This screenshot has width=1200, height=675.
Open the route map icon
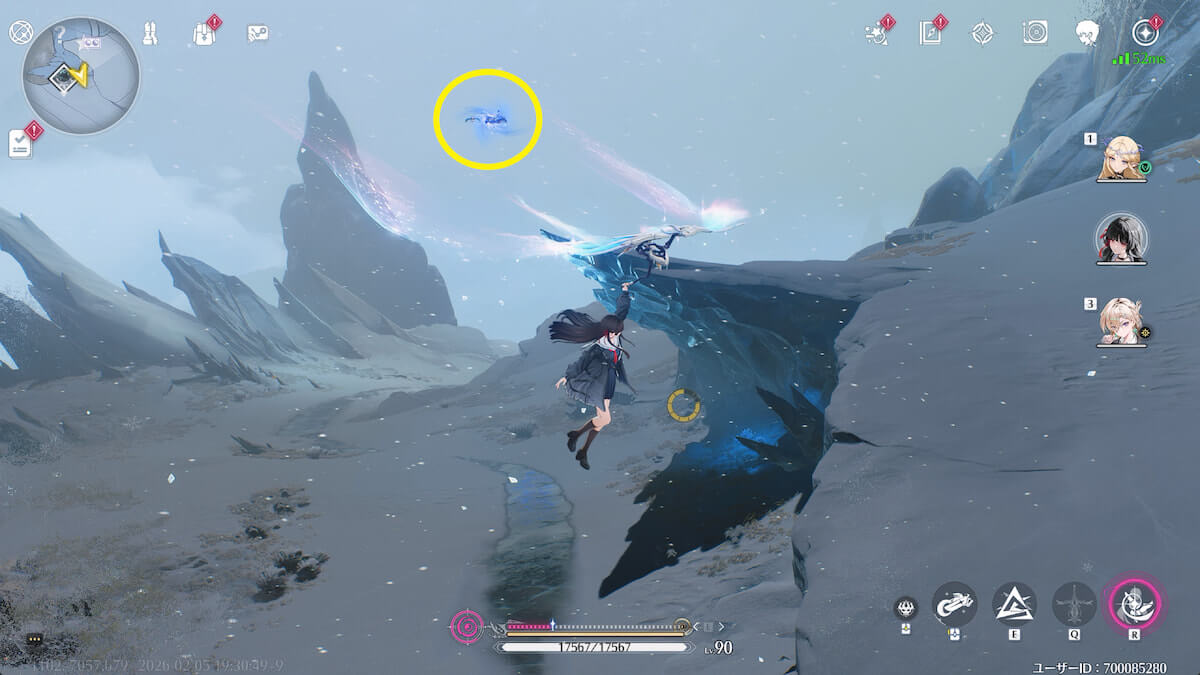[x=257, y=33]
